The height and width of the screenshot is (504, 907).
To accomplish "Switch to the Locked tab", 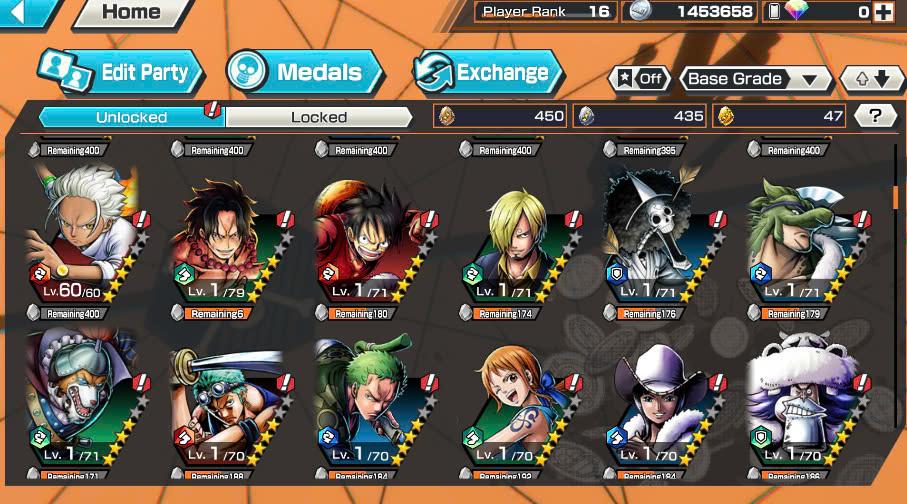I will (x=318, y=117).
